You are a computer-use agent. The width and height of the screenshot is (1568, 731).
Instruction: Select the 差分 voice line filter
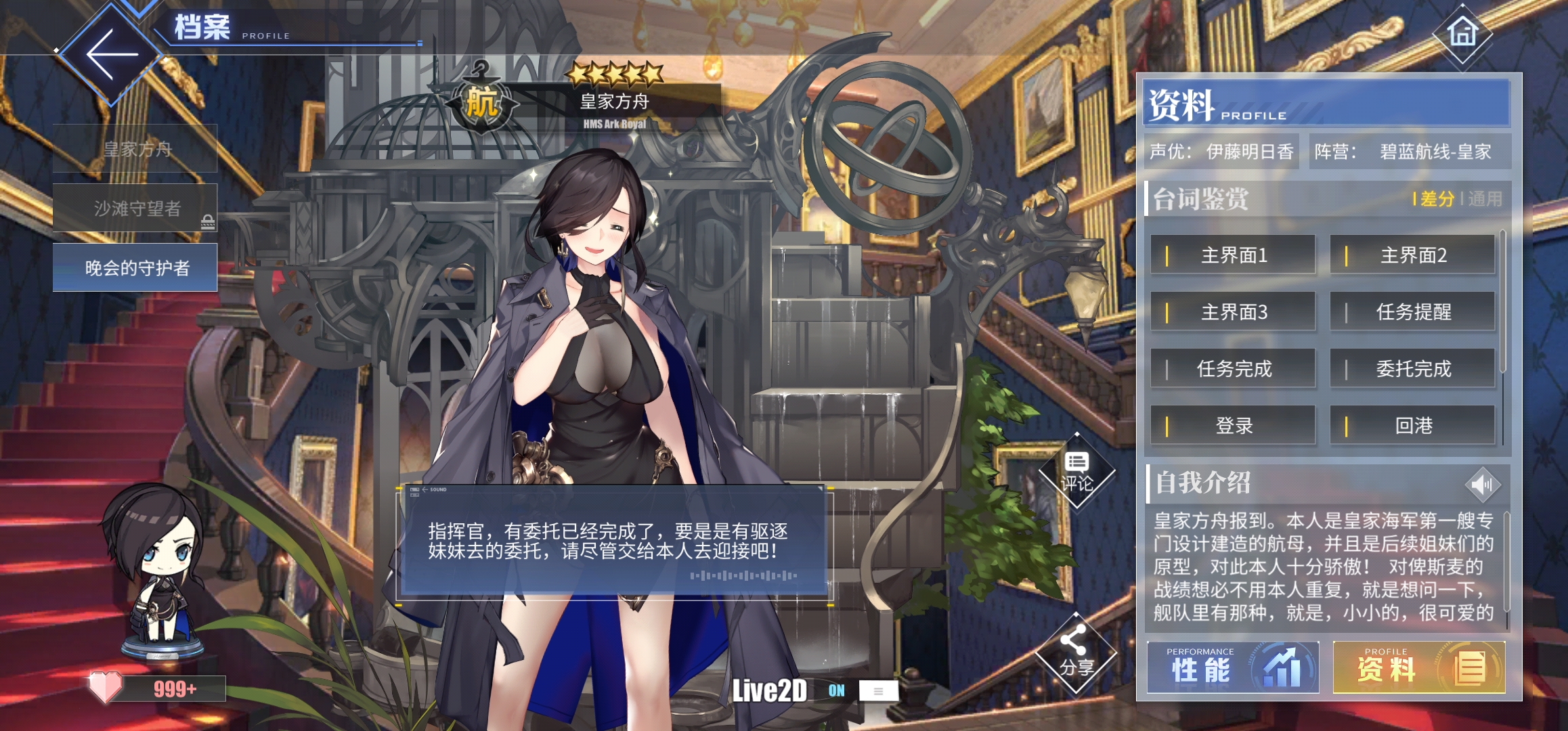1439,200
